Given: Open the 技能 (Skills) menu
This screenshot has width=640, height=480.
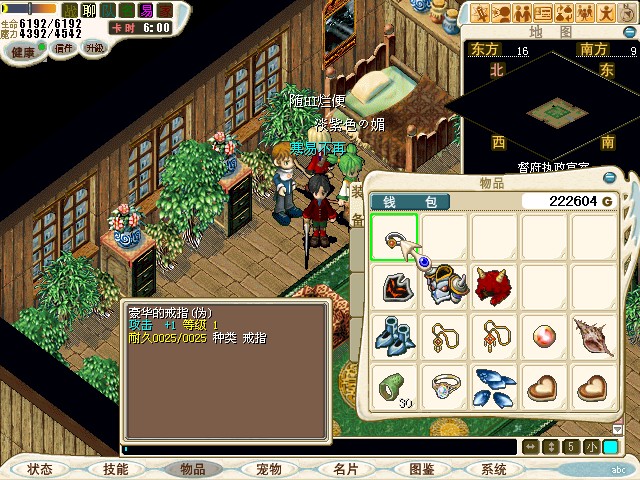Looking at the screenshot, I should [x=115, y=469].
